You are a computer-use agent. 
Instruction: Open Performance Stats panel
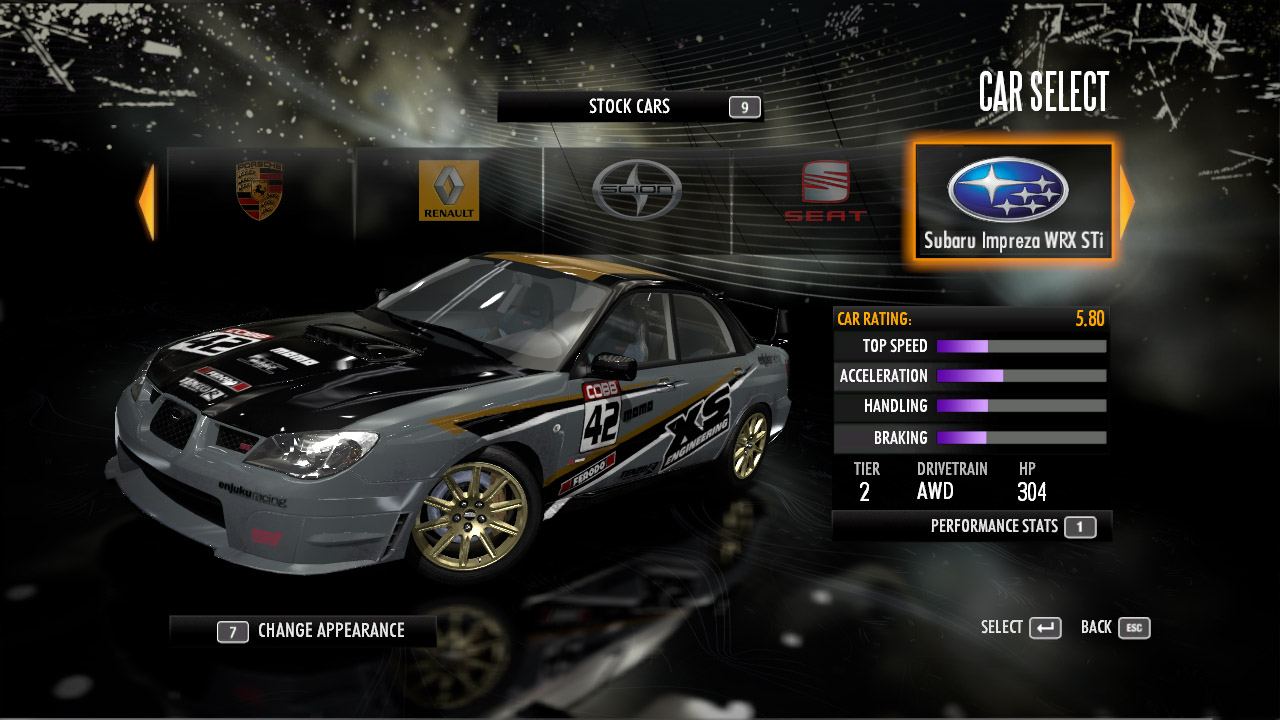[x=1012, y=527]
